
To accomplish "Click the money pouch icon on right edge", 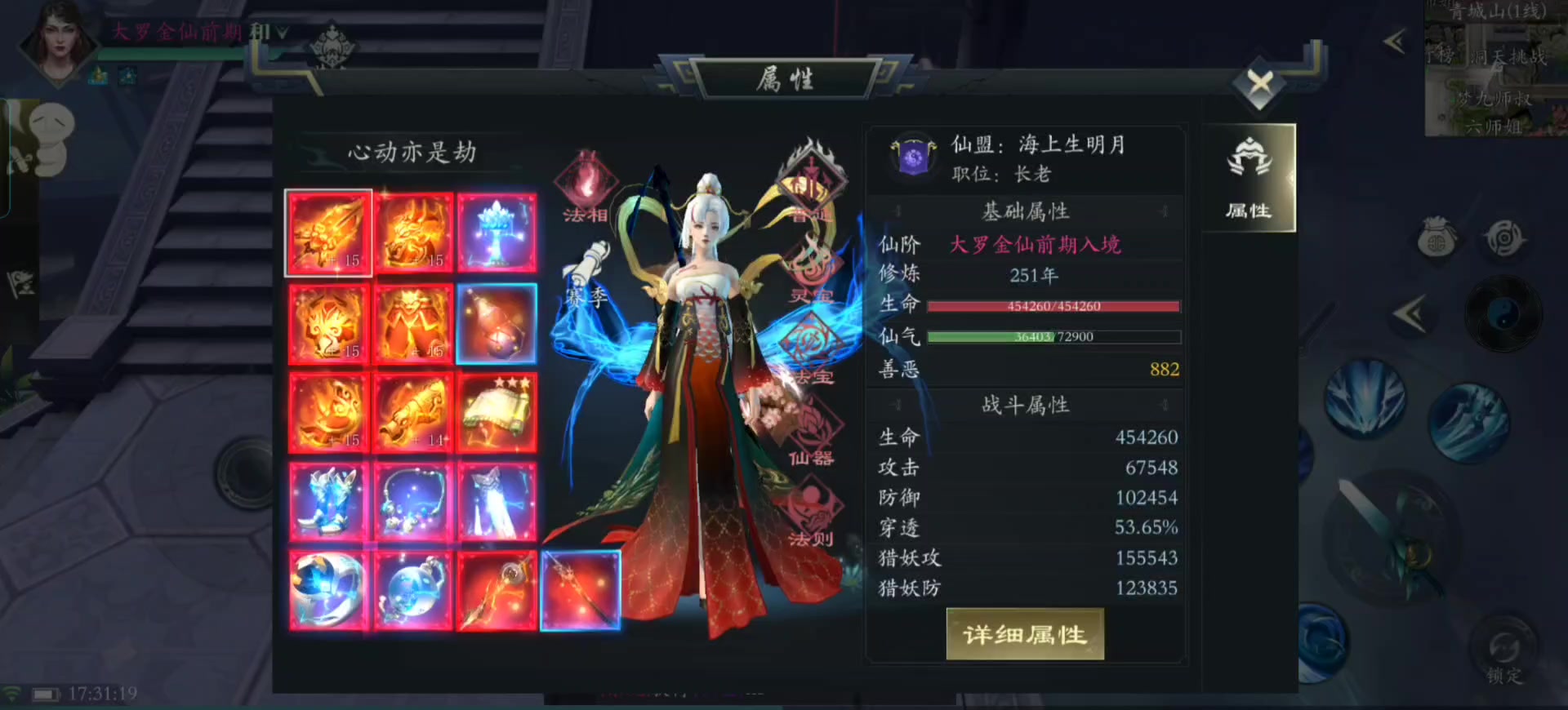I will point(1437,237).
